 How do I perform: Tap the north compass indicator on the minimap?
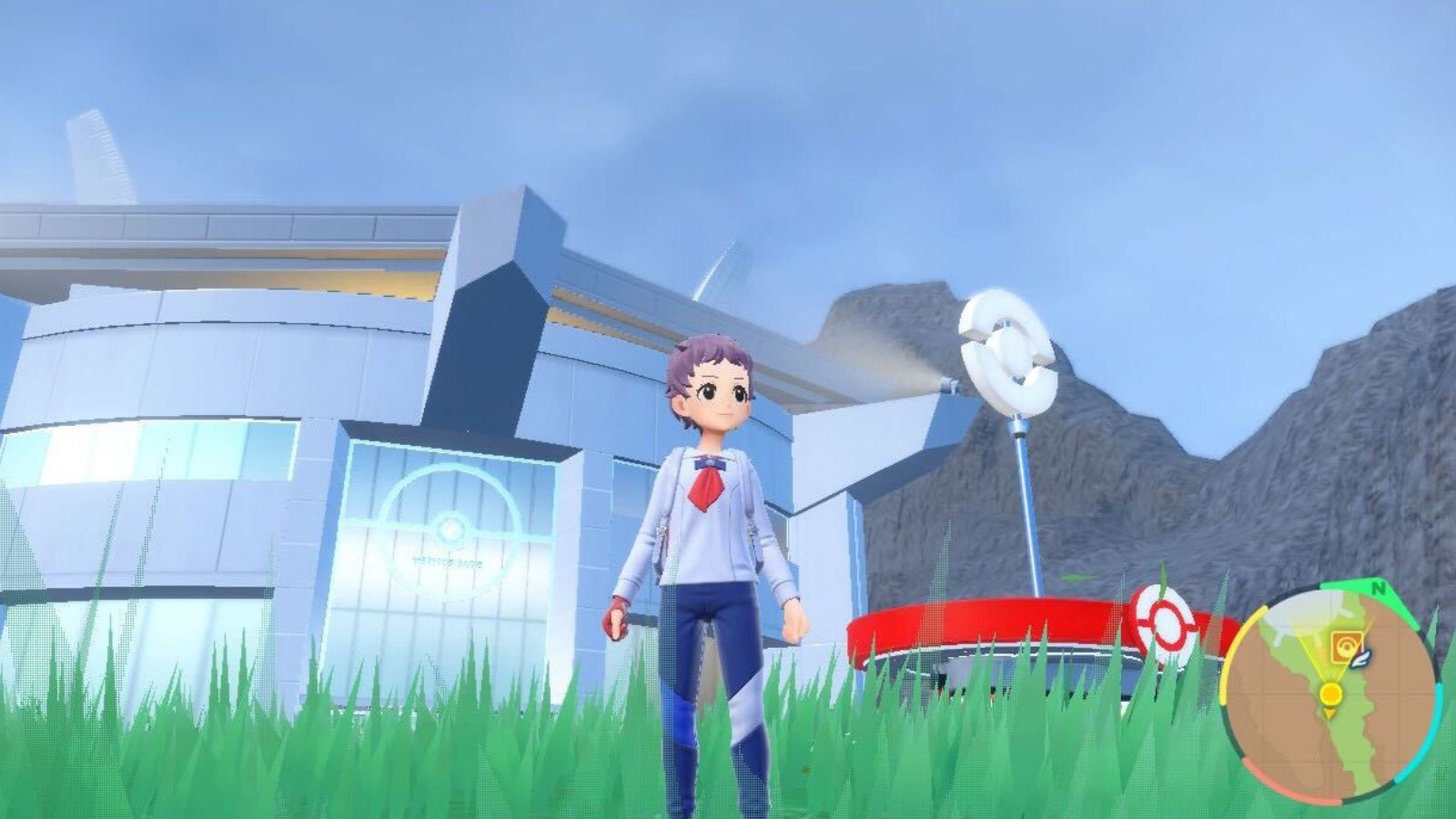pos(1380,590)
